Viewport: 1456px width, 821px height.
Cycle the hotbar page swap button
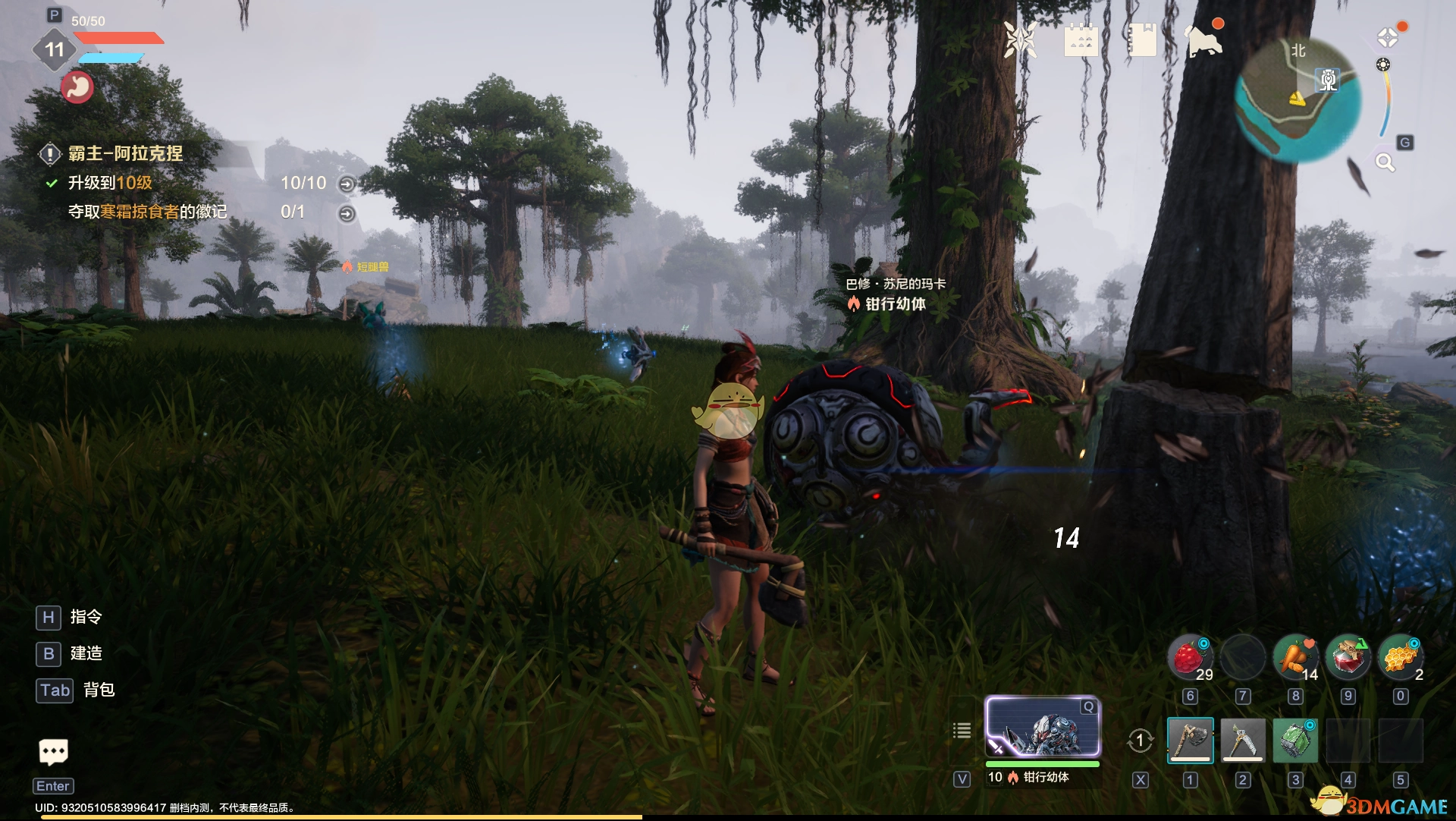(1140, 741)
